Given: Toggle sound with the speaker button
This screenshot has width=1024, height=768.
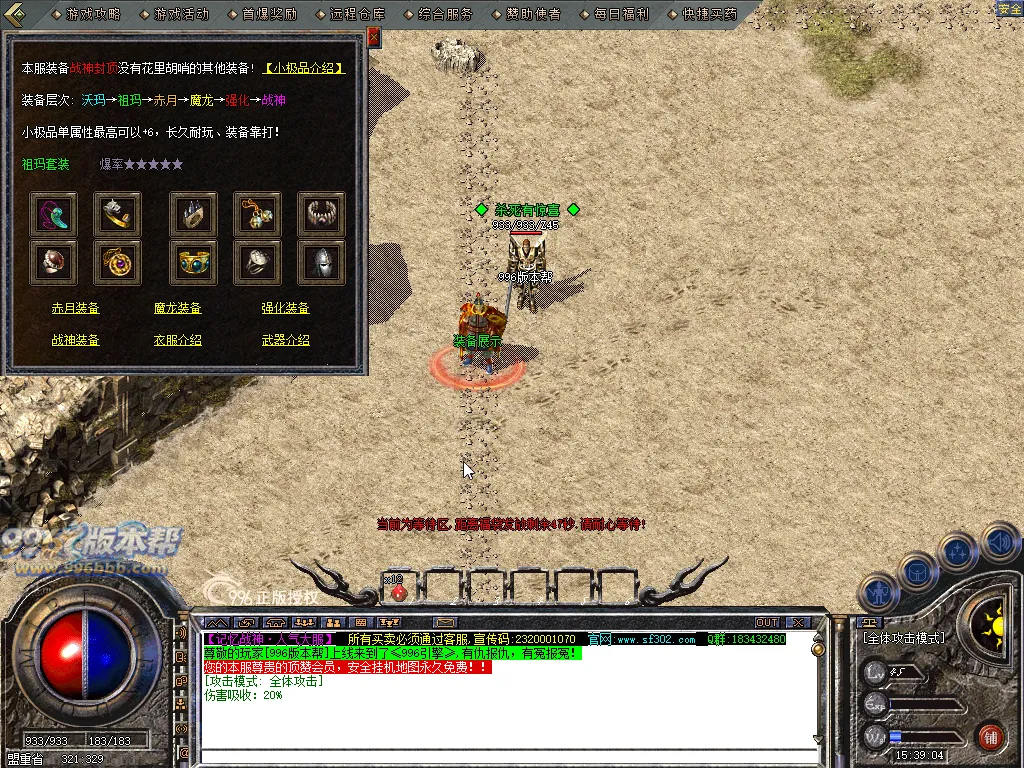Looking at the screenshot, I should (998, 542).
